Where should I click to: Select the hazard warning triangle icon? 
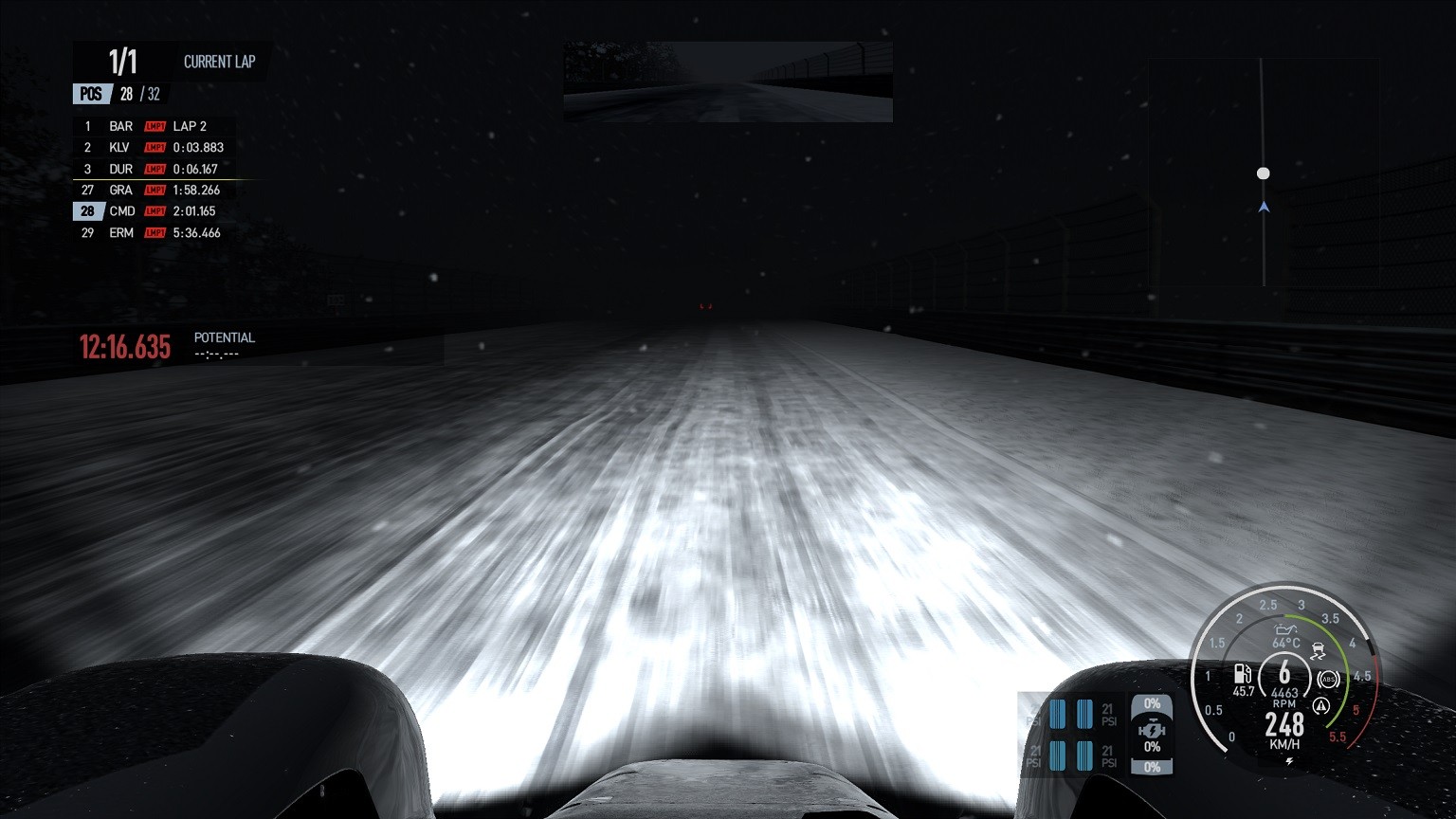1322,705
